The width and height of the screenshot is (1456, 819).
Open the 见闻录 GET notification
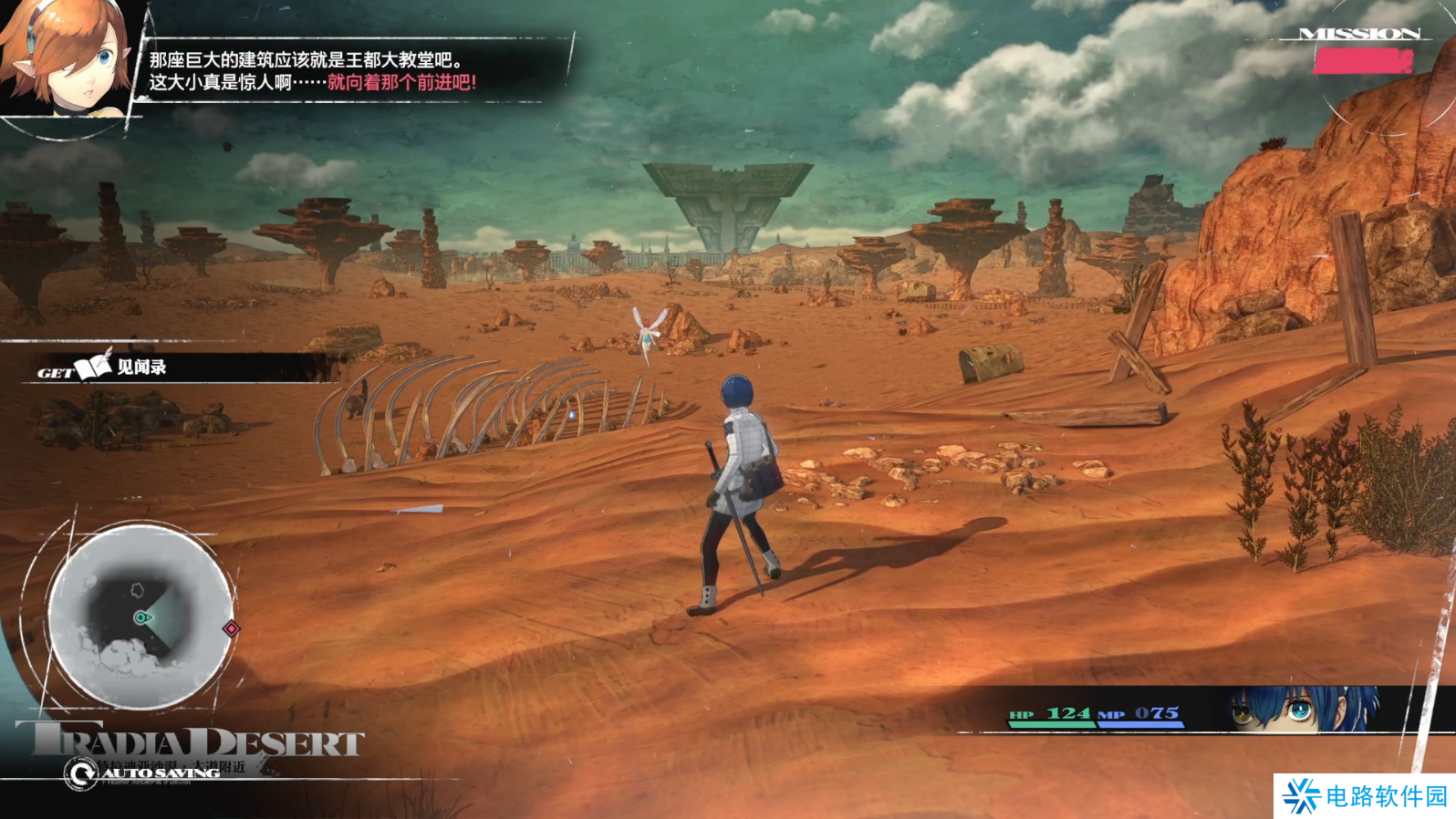(119, 368)
